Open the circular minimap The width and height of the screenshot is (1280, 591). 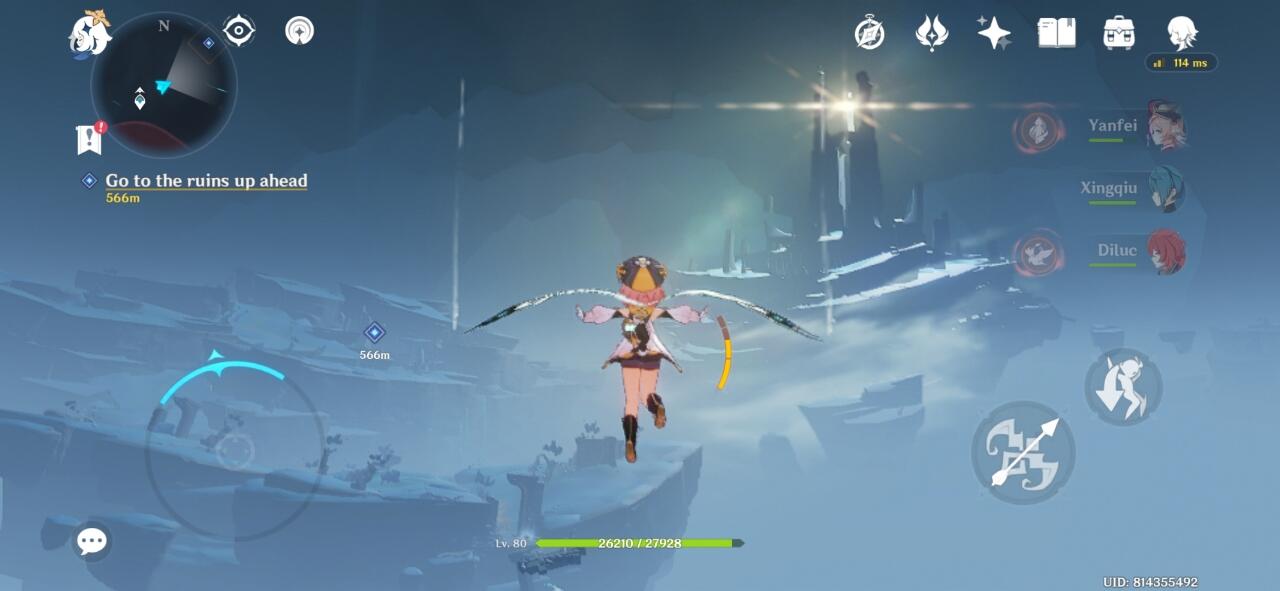(164, 84)
